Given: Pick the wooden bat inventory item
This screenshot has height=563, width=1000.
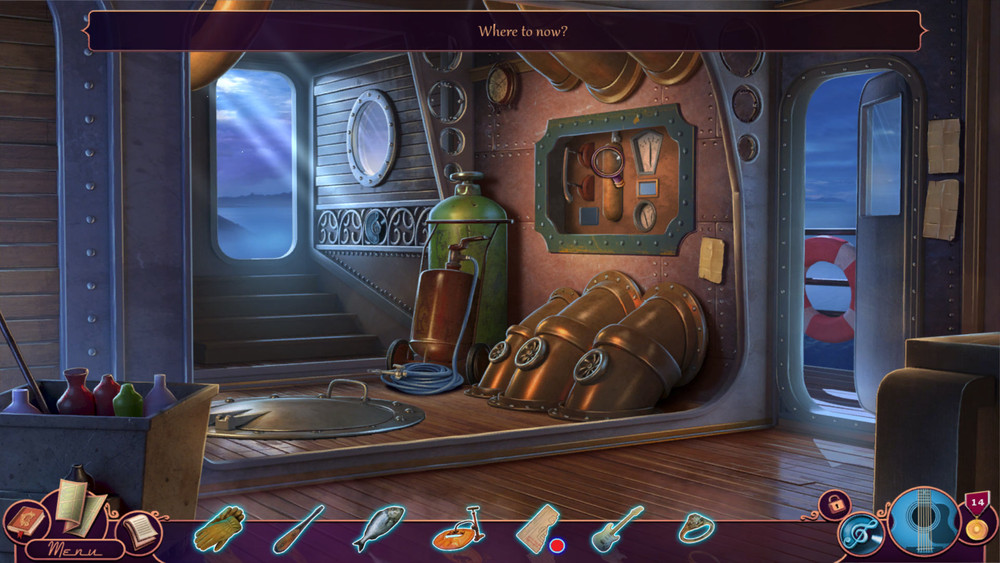Looking at the screenshot, I should click(x=297, y=528).
